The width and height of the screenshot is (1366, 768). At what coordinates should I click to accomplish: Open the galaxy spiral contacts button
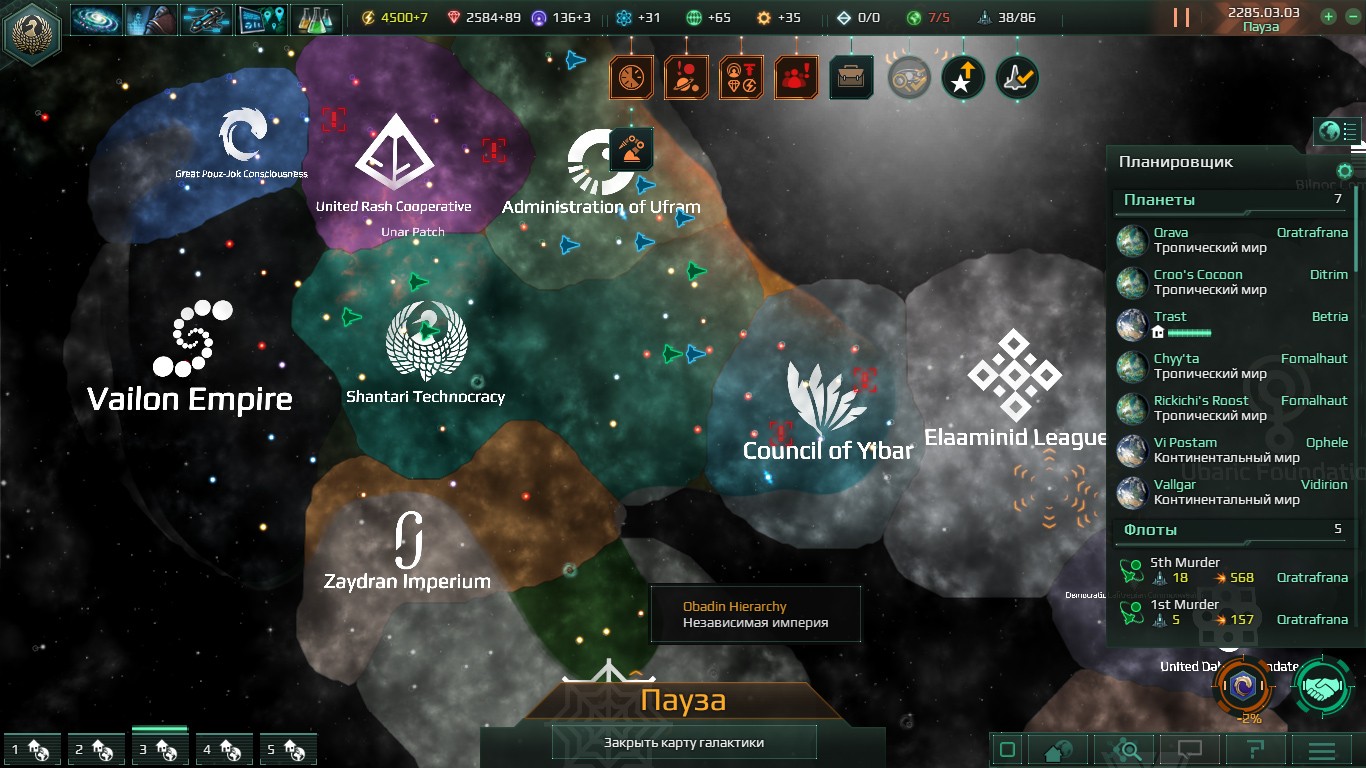tap(97, 19)
